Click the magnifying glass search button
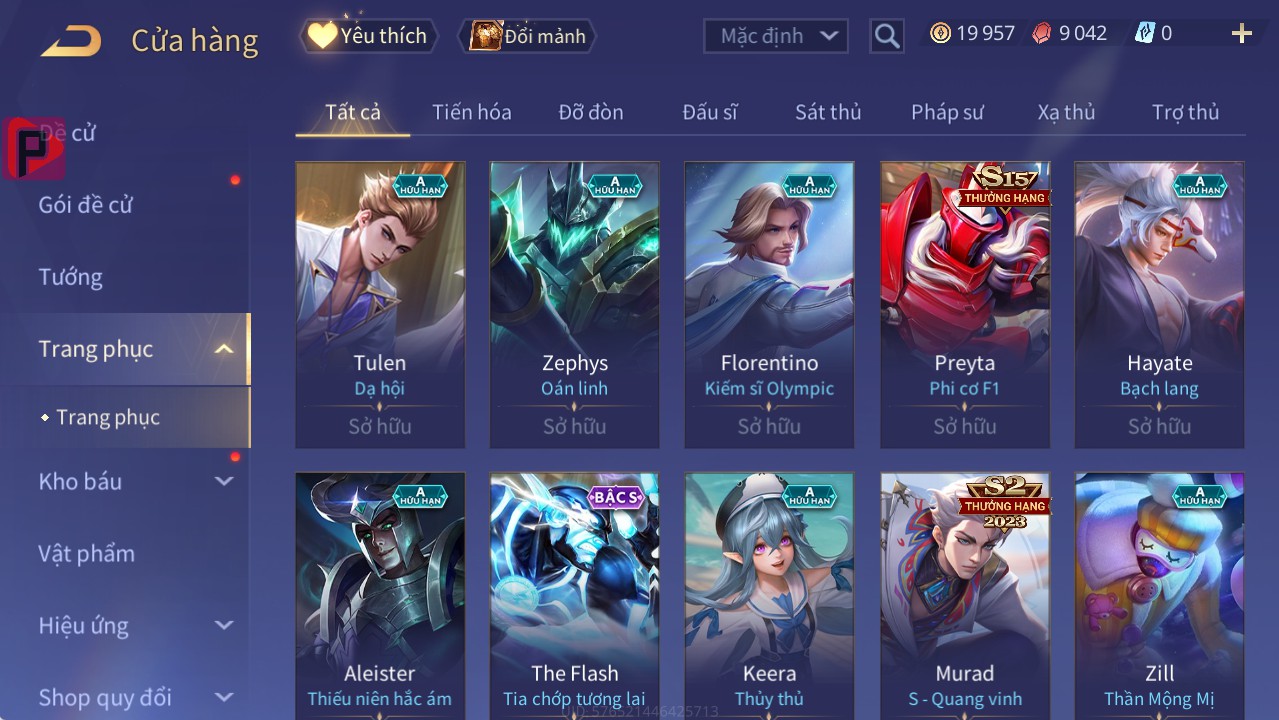 tap(887, 36)
